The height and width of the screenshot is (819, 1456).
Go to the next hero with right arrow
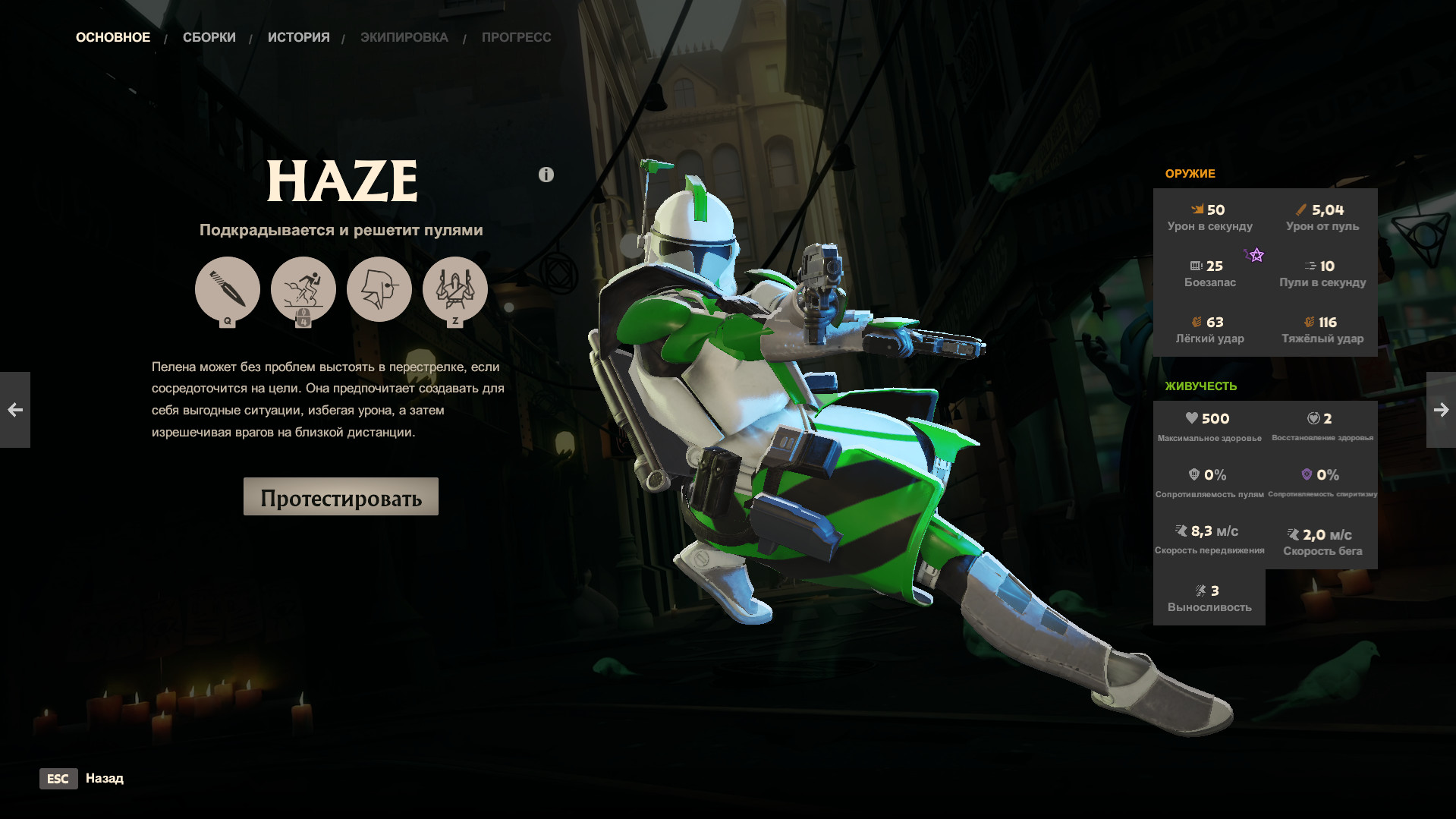click(1440, 410)
